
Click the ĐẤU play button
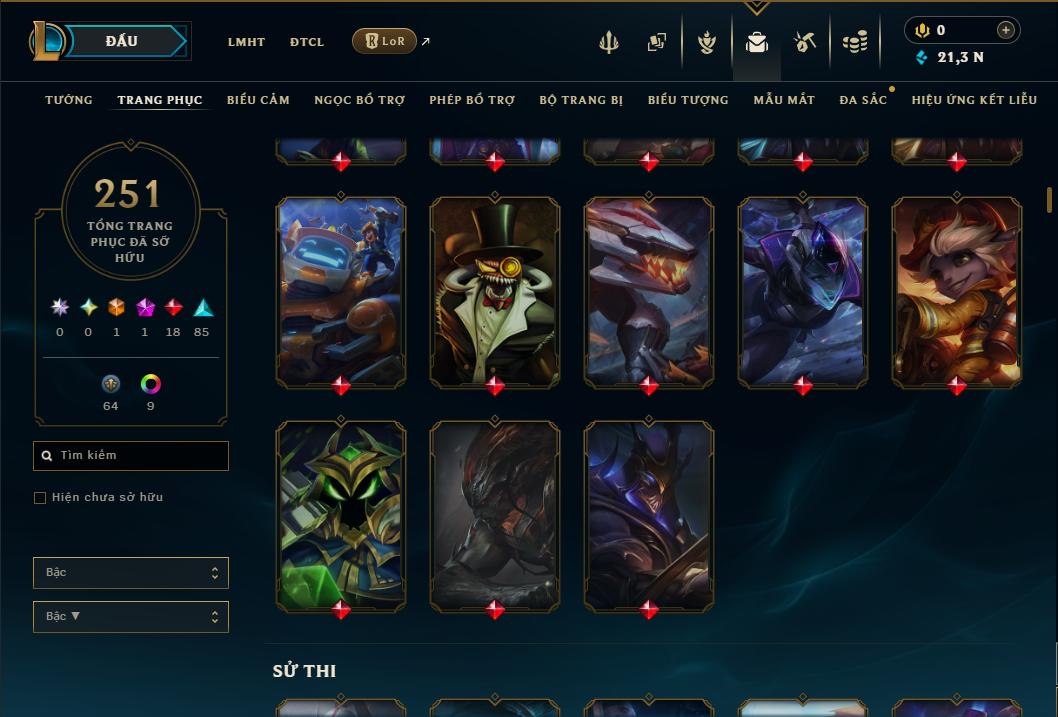122,41
